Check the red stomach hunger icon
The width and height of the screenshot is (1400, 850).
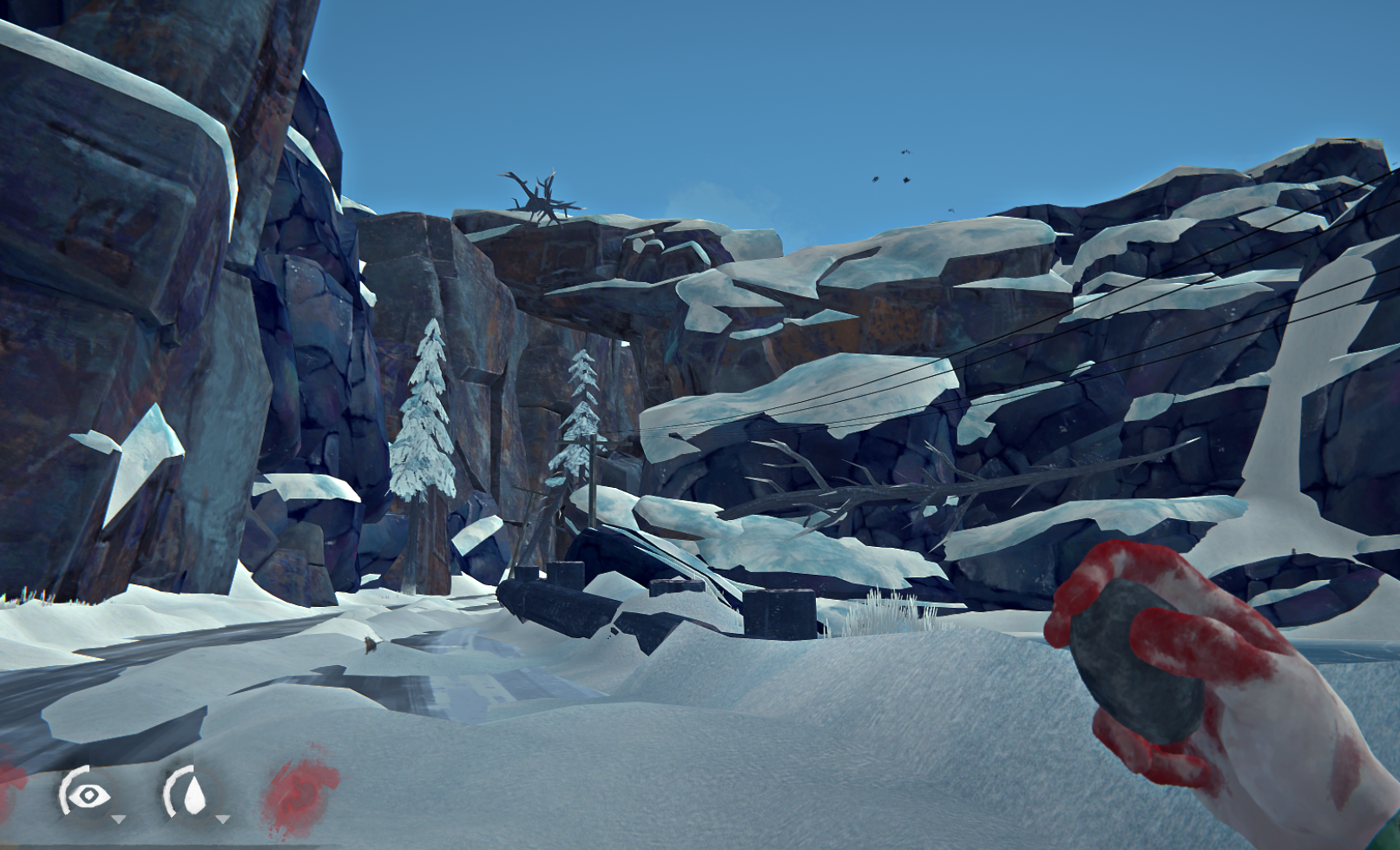[300, 792]
